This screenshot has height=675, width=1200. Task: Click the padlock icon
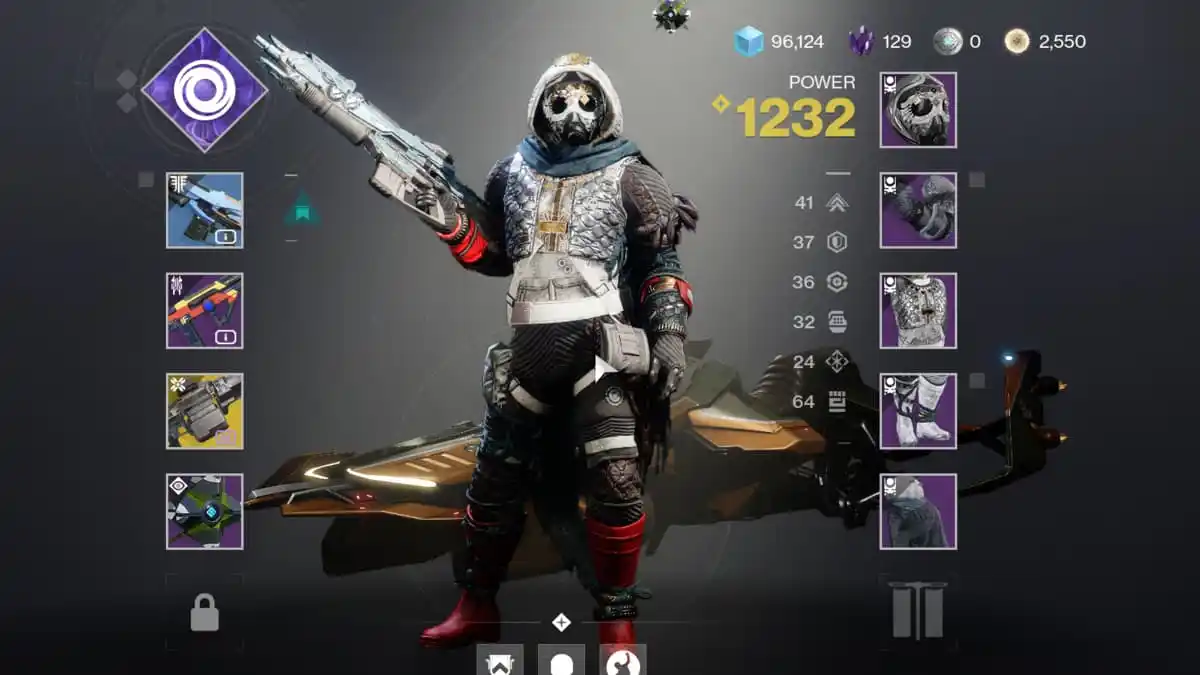204,613
